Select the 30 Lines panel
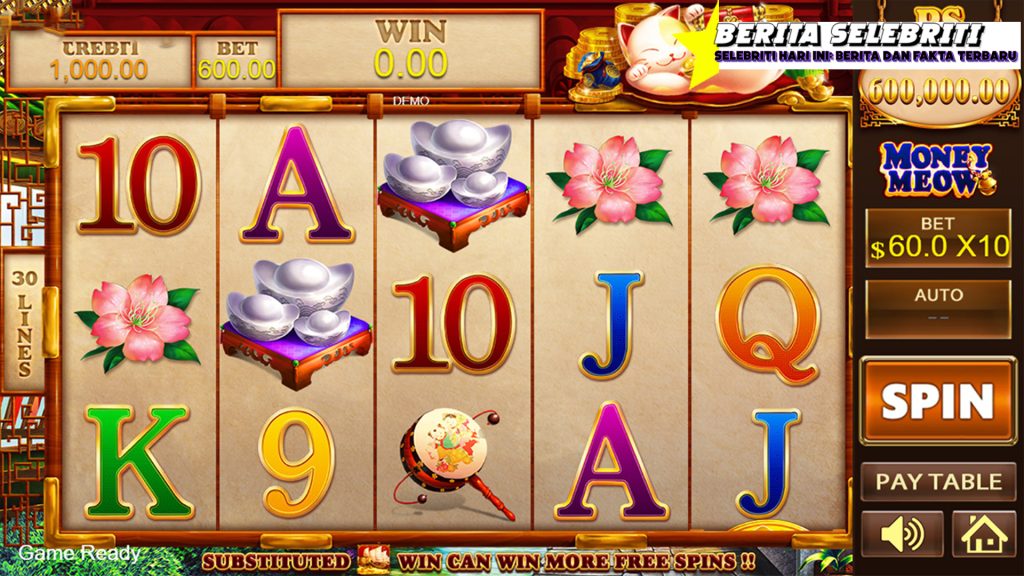 (x=21, y=319)
